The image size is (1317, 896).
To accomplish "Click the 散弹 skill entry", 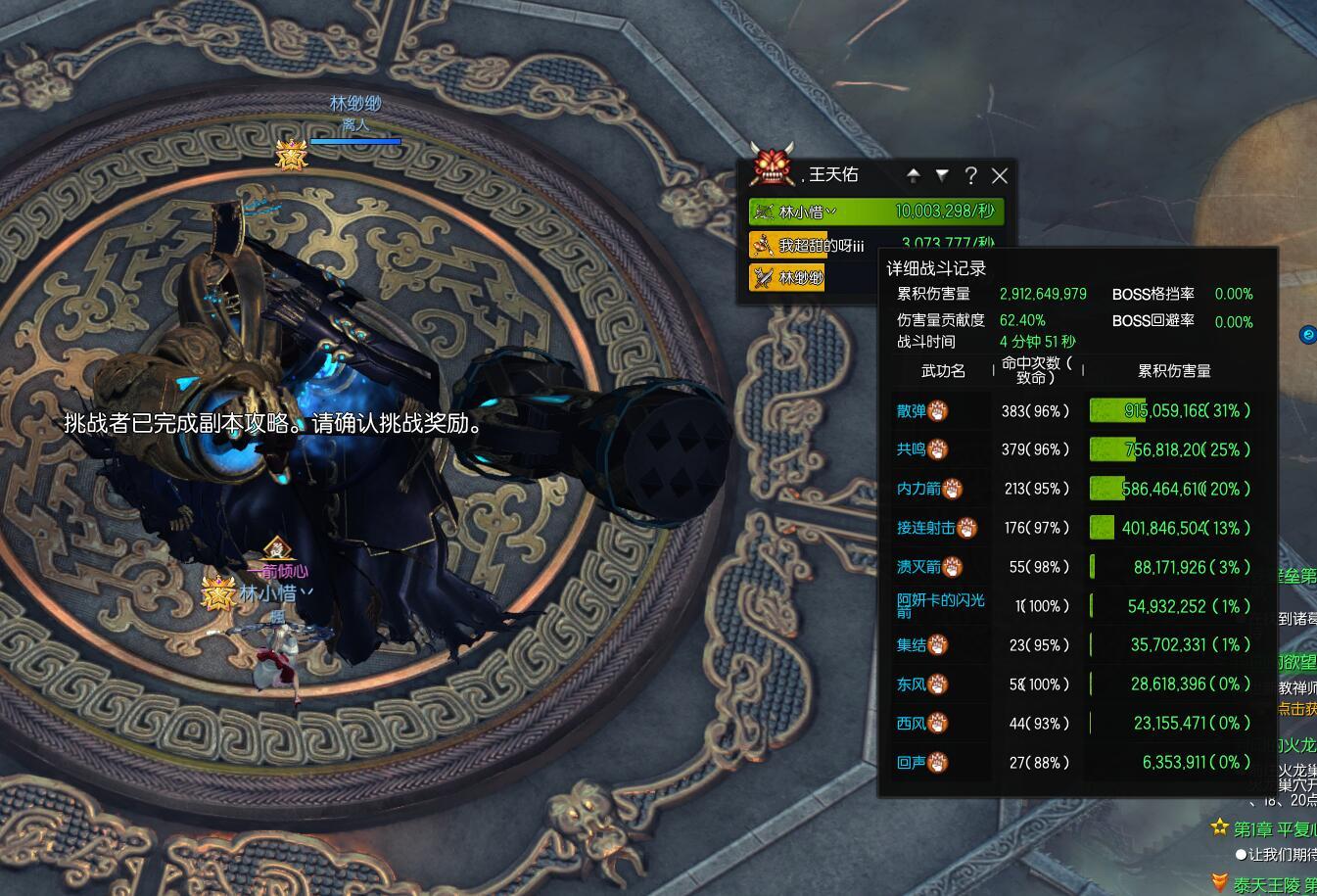I will [912, 410].
